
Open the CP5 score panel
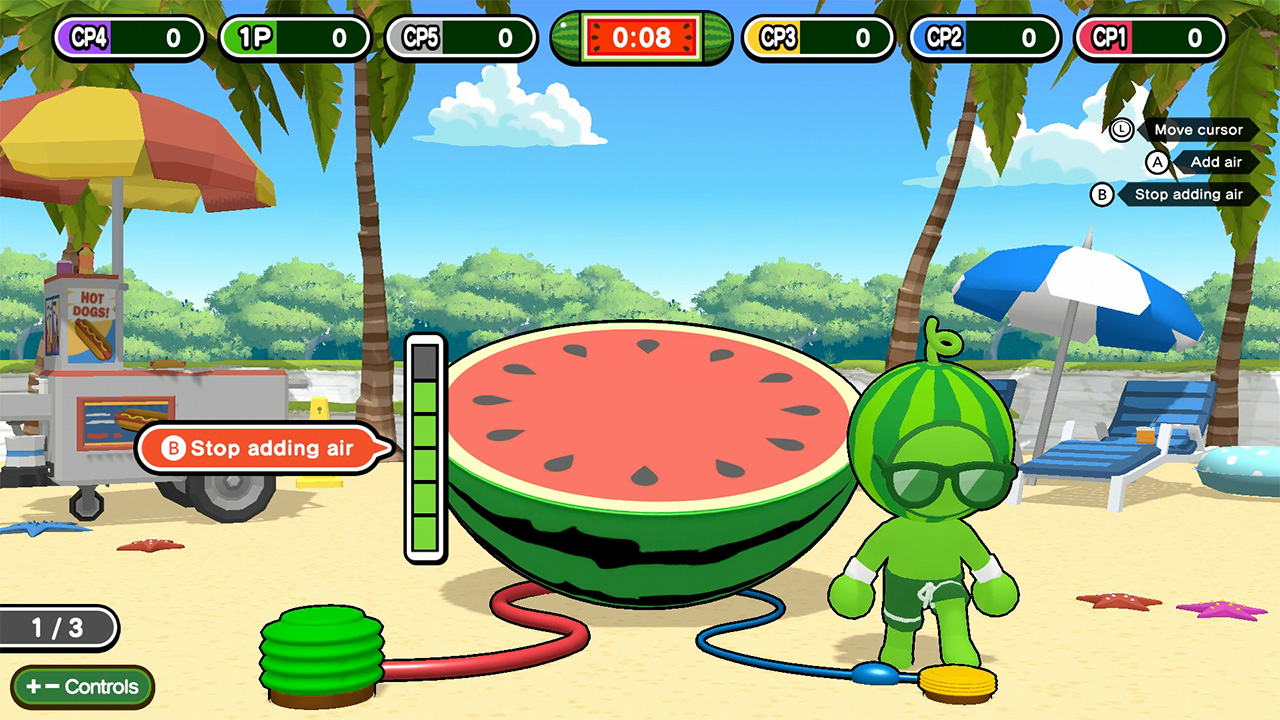[x=460, y=38]
